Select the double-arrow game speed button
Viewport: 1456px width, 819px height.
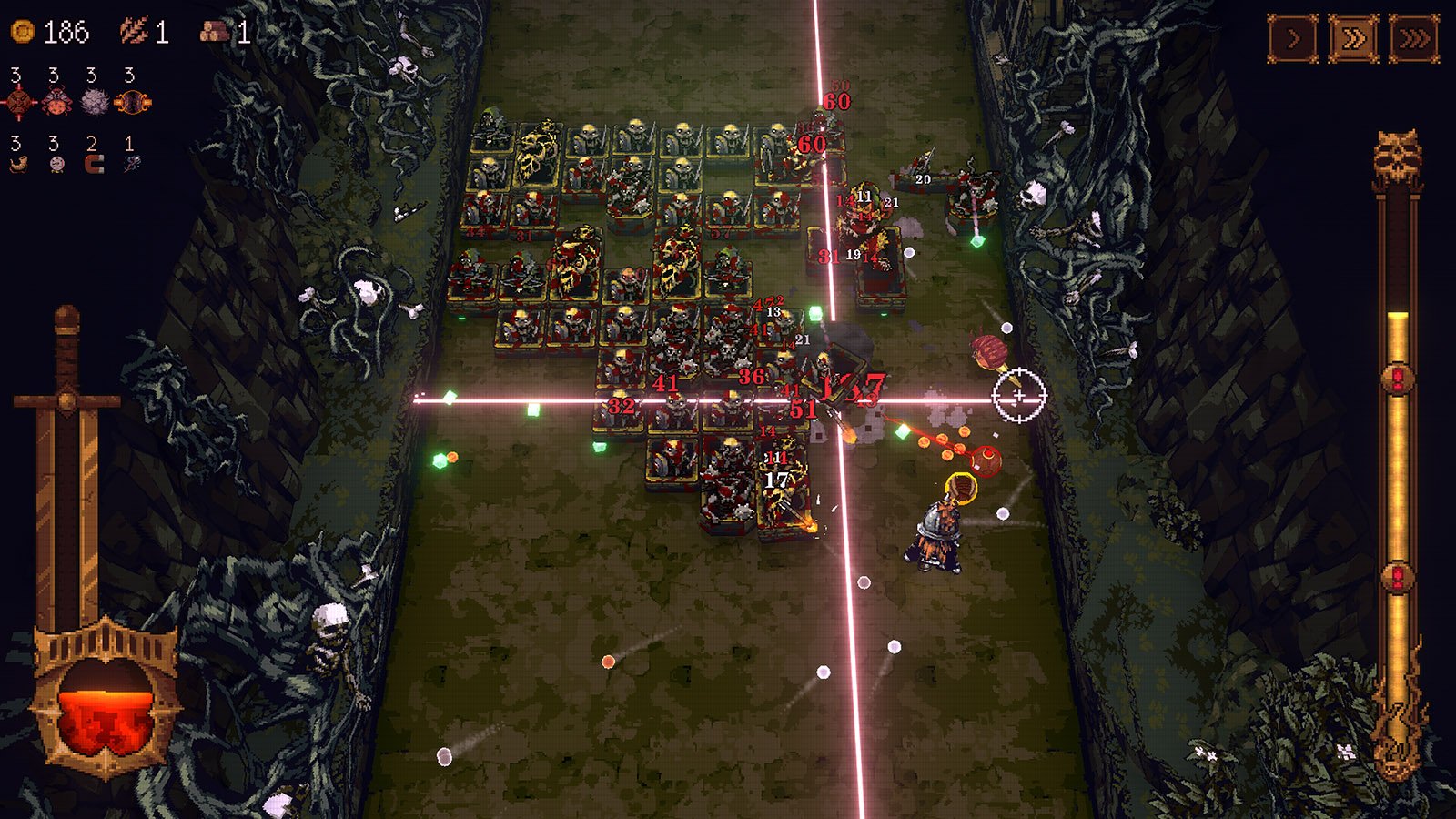(1353, 39)
